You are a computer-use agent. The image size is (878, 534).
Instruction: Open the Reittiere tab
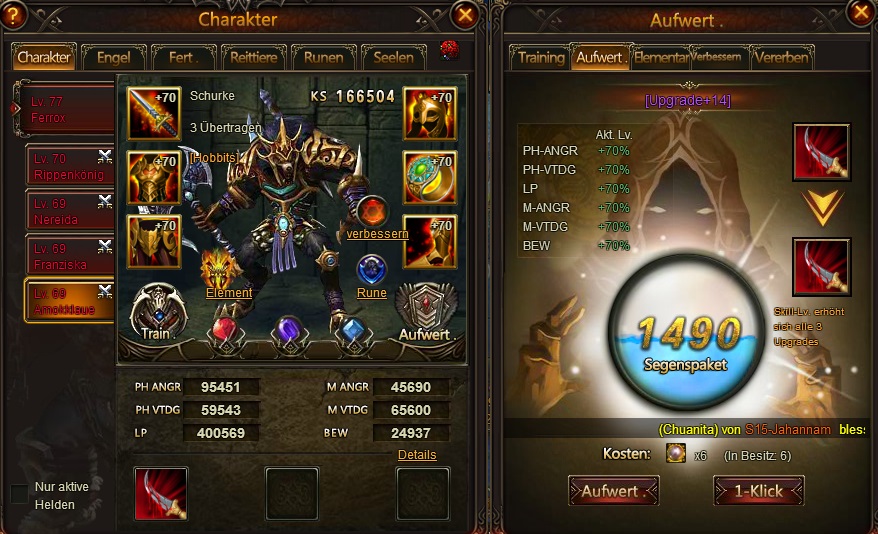(253, 57)
